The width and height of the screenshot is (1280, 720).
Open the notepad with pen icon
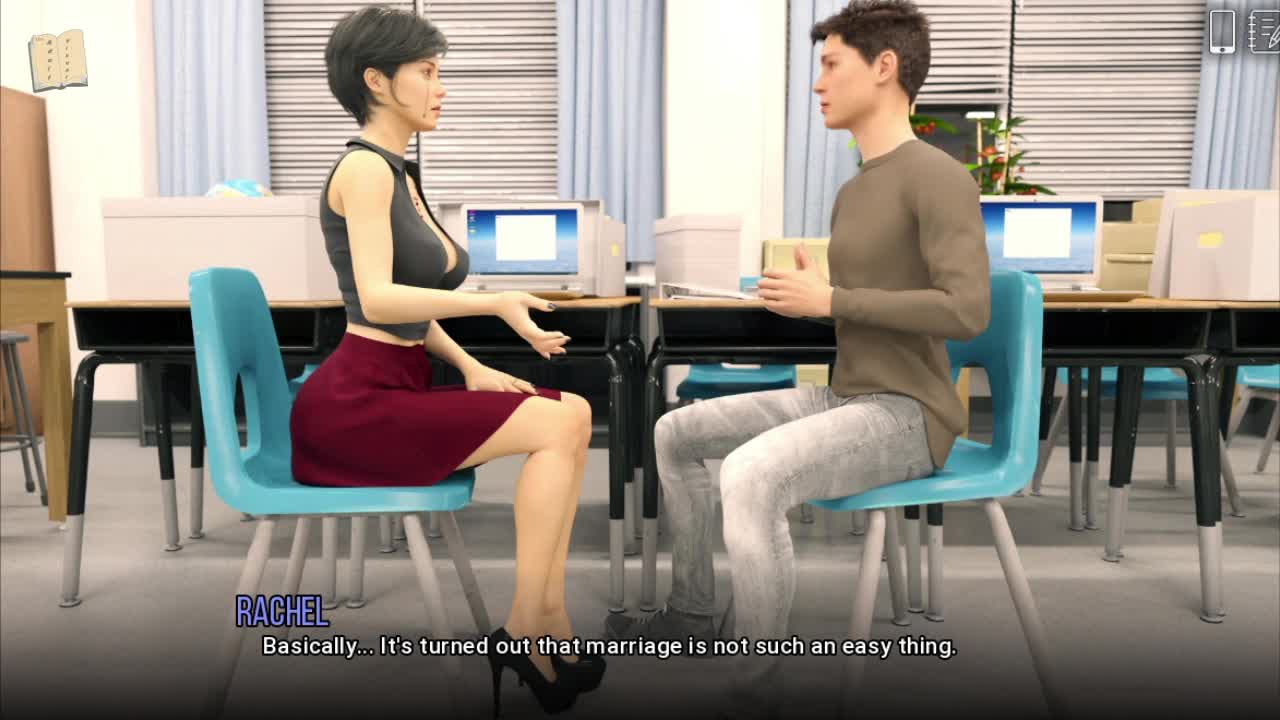(x=1263, y=31)
